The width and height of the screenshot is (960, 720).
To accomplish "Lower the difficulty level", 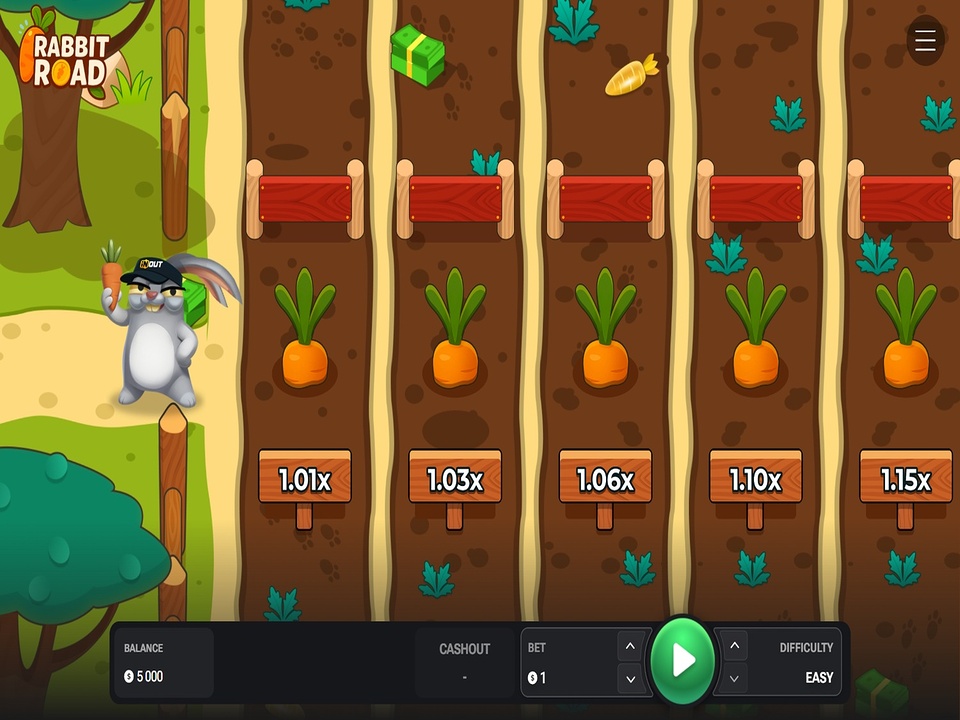I will tap(735, 679).
